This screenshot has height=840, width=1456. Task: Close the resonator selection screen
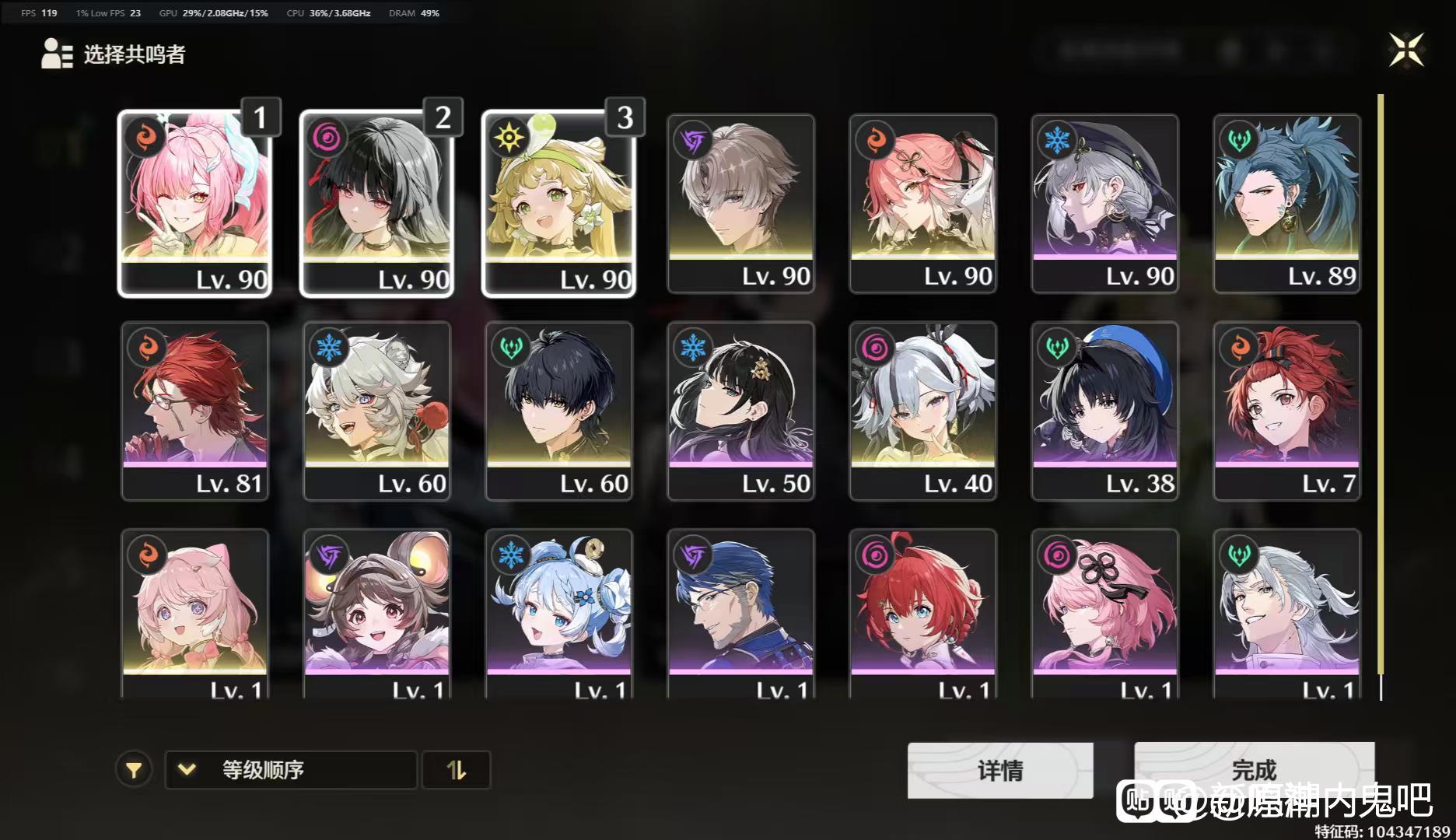coord(1406,51)
